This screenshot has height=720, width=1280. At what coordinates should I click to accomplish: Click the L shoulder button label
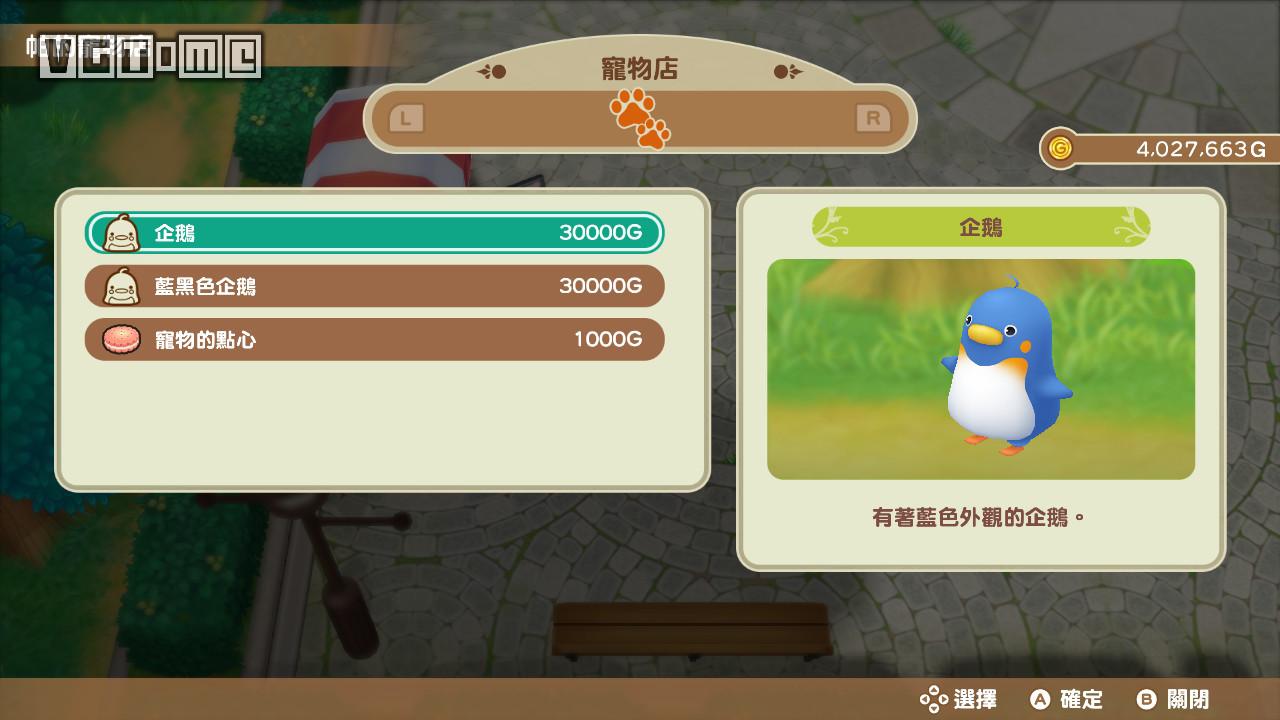pos(407,117)
